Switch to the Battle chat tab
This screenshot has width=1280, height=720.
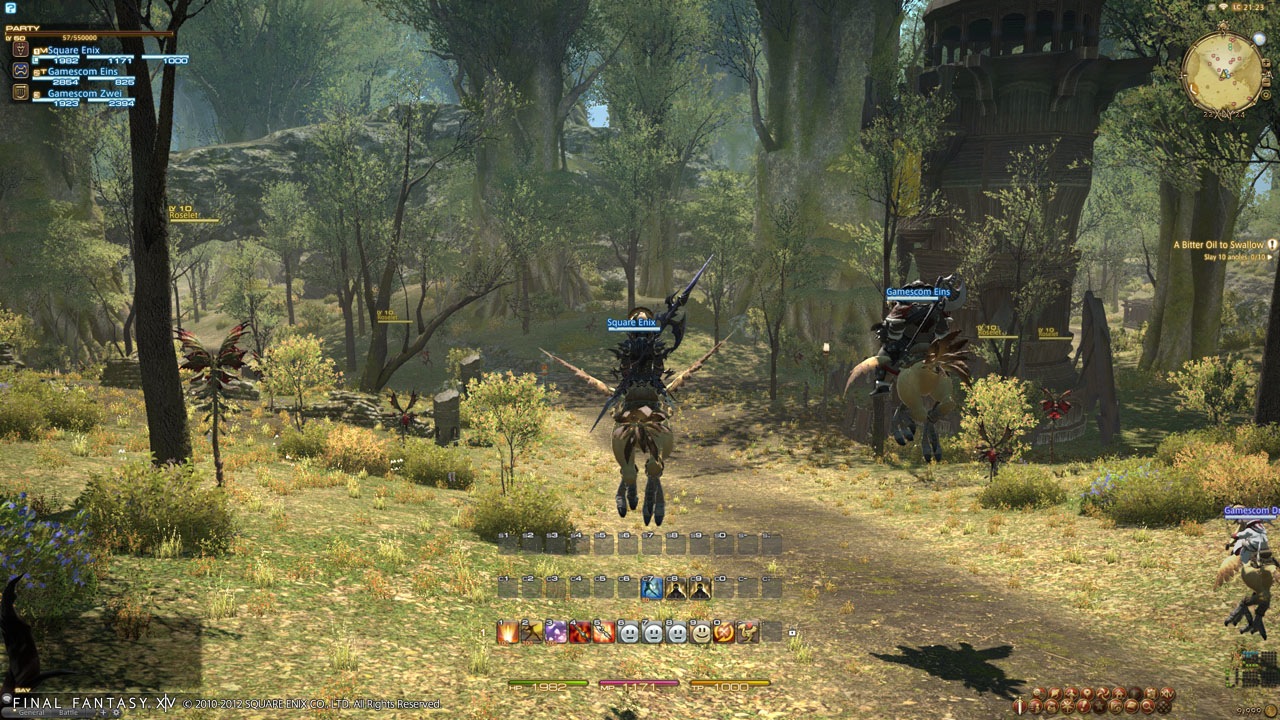(x=69, y=712)
